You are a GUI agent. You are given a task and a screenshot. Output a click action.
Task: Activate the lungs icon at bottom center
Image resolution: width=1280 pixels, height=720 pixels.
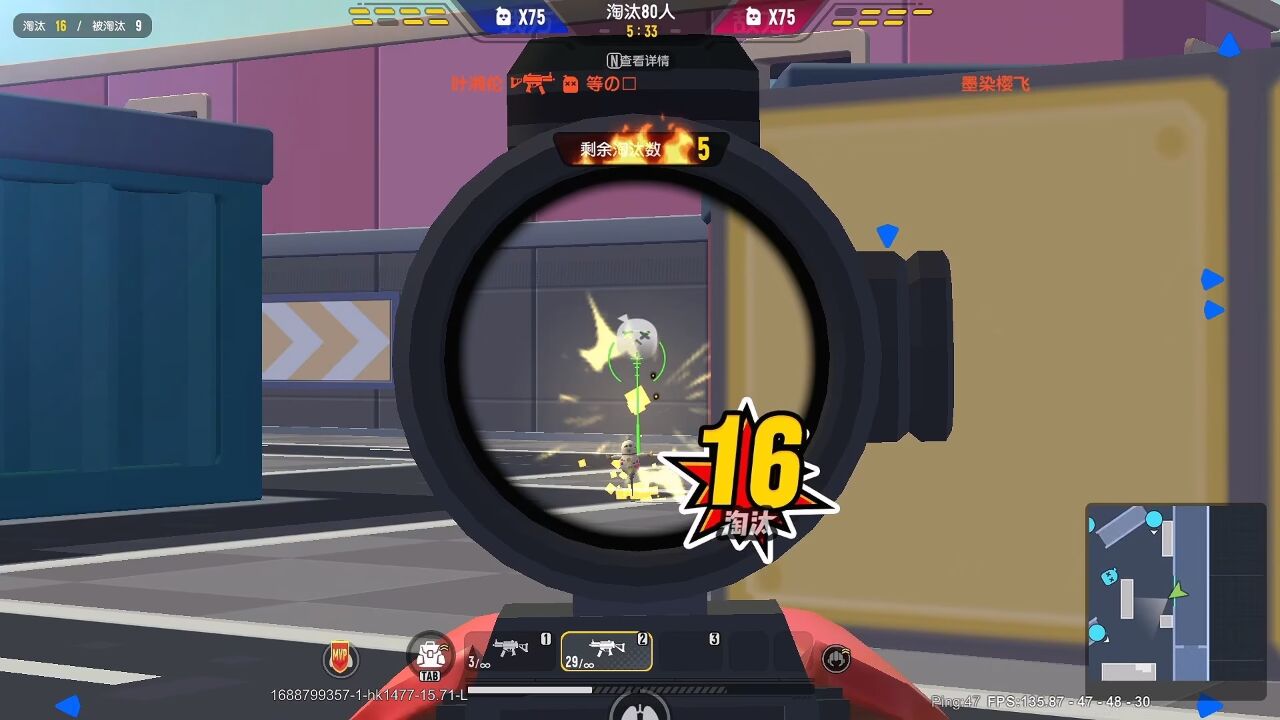point(639,708)
